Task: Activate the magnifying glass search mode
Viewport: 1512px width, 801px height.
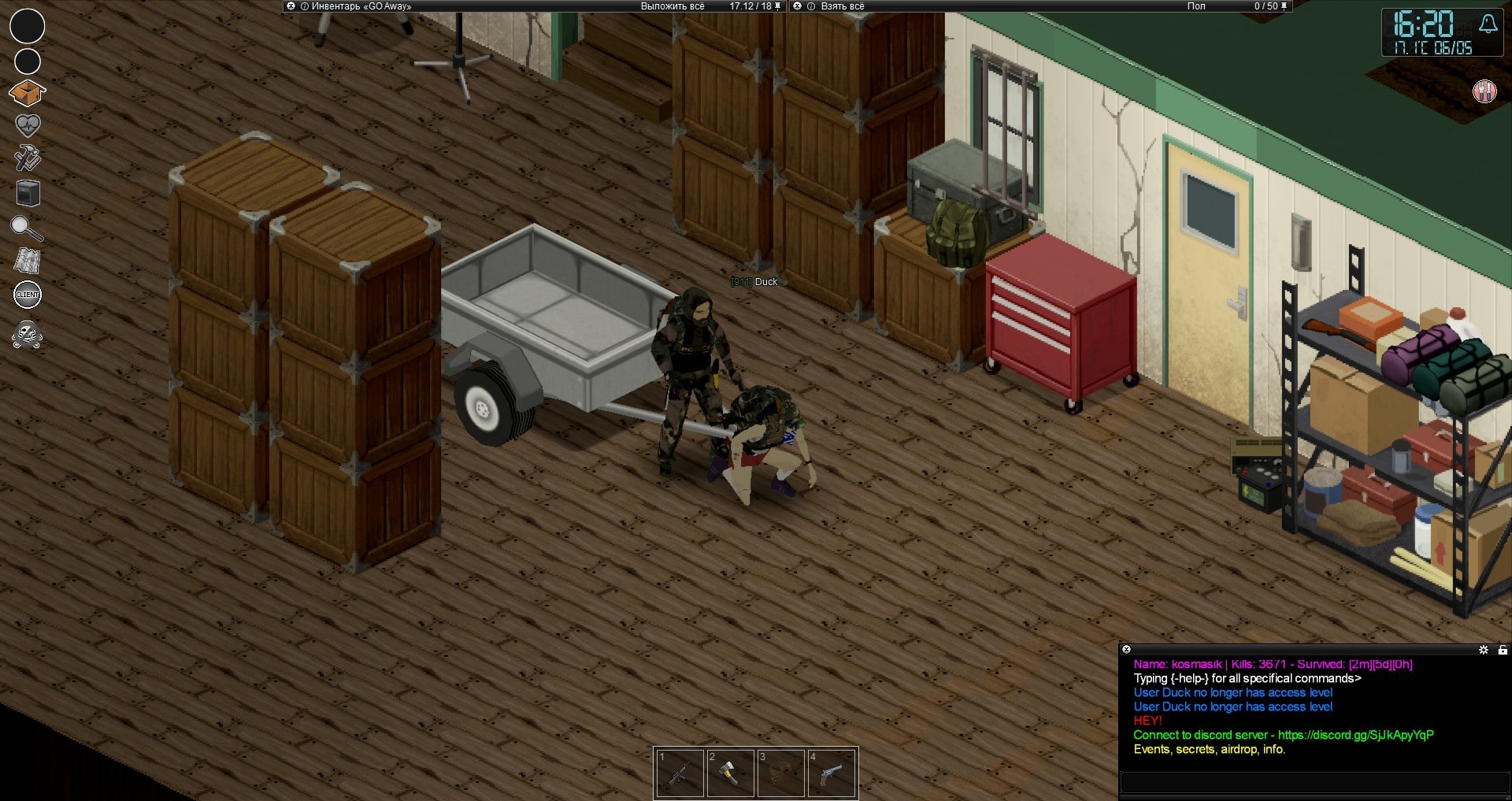Action: pos(27,228)
